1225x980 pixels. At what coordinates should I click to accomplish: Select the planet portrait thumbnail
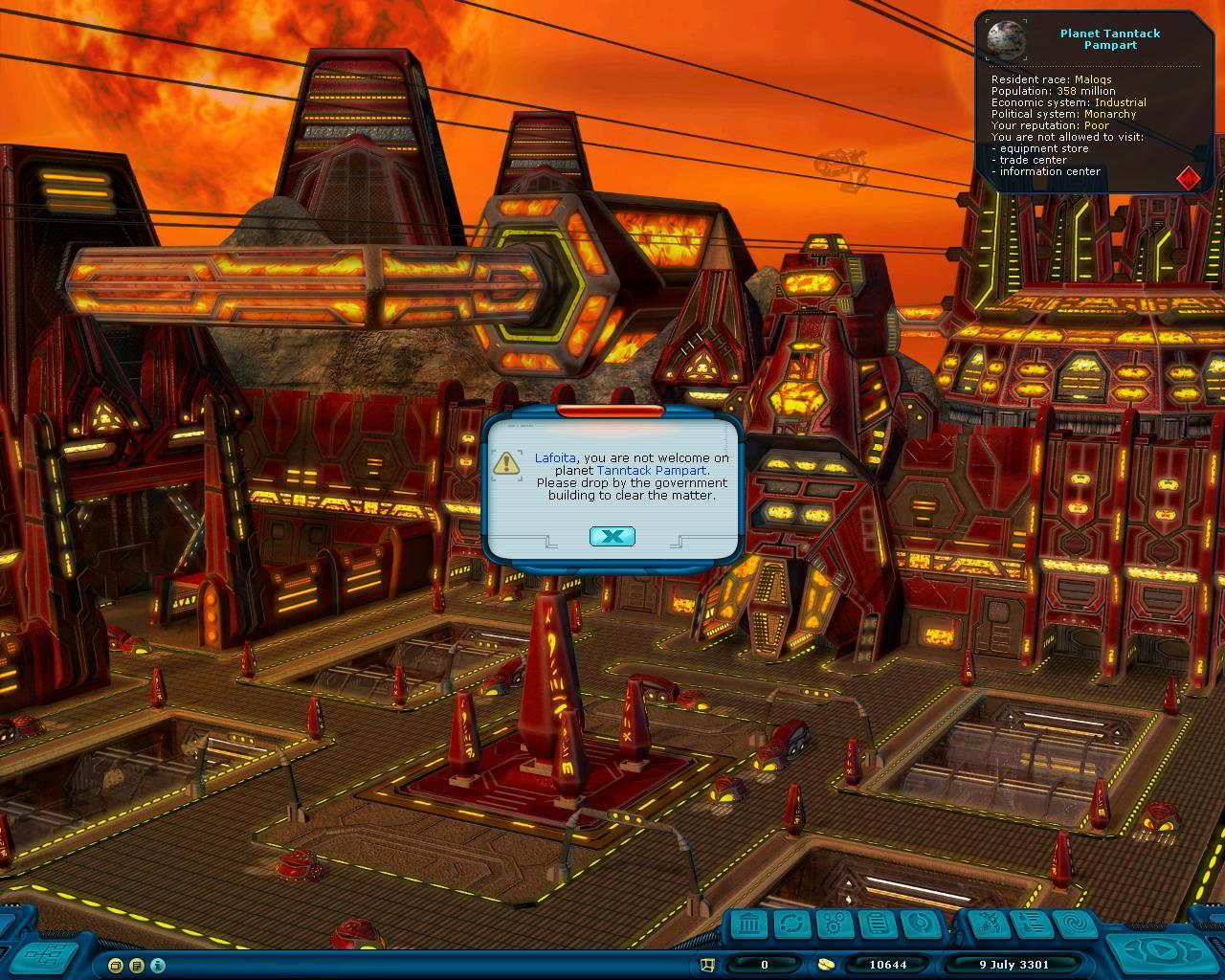(1006, 39)
